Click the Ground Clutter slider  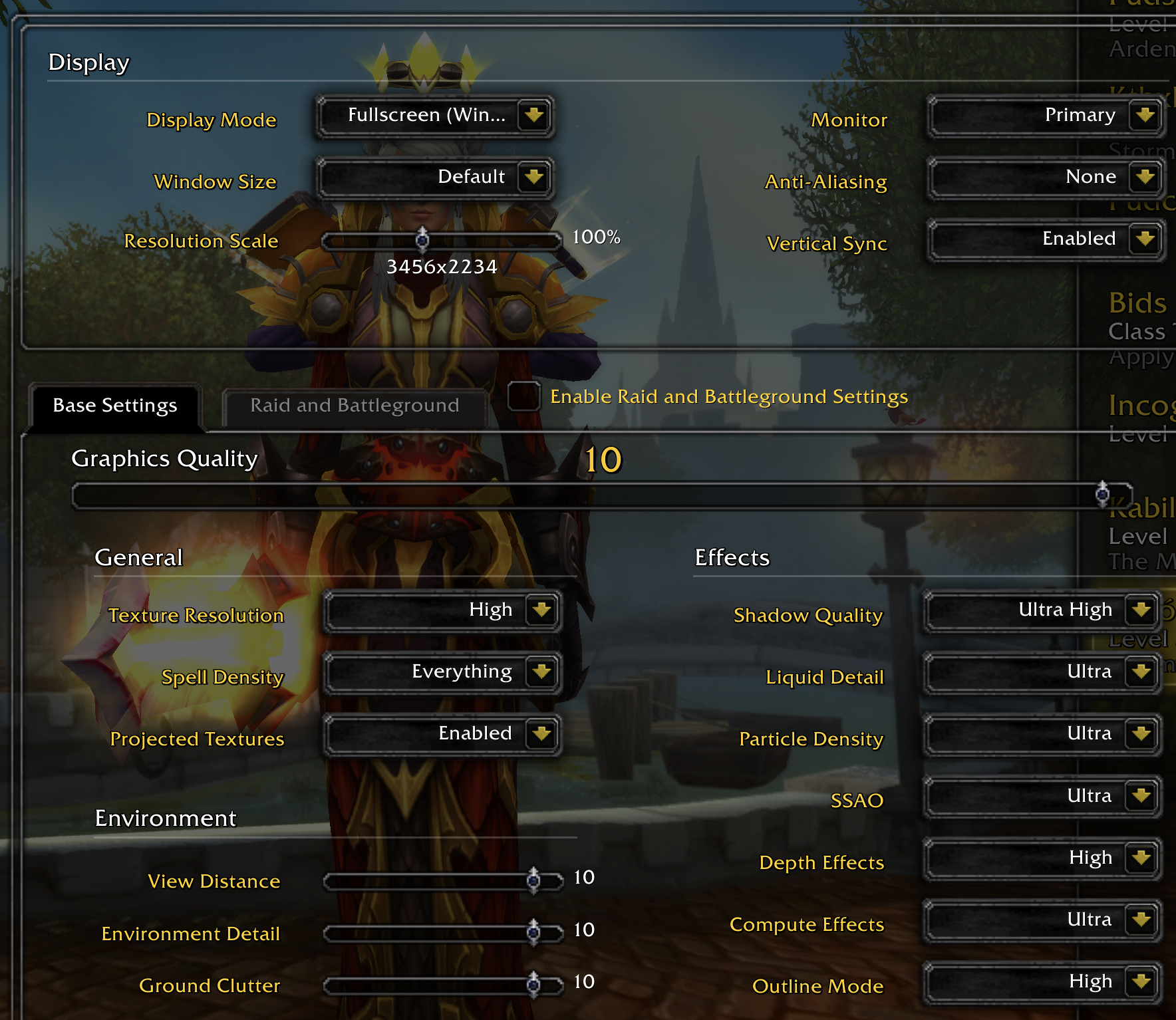click(x=442, y=985)
